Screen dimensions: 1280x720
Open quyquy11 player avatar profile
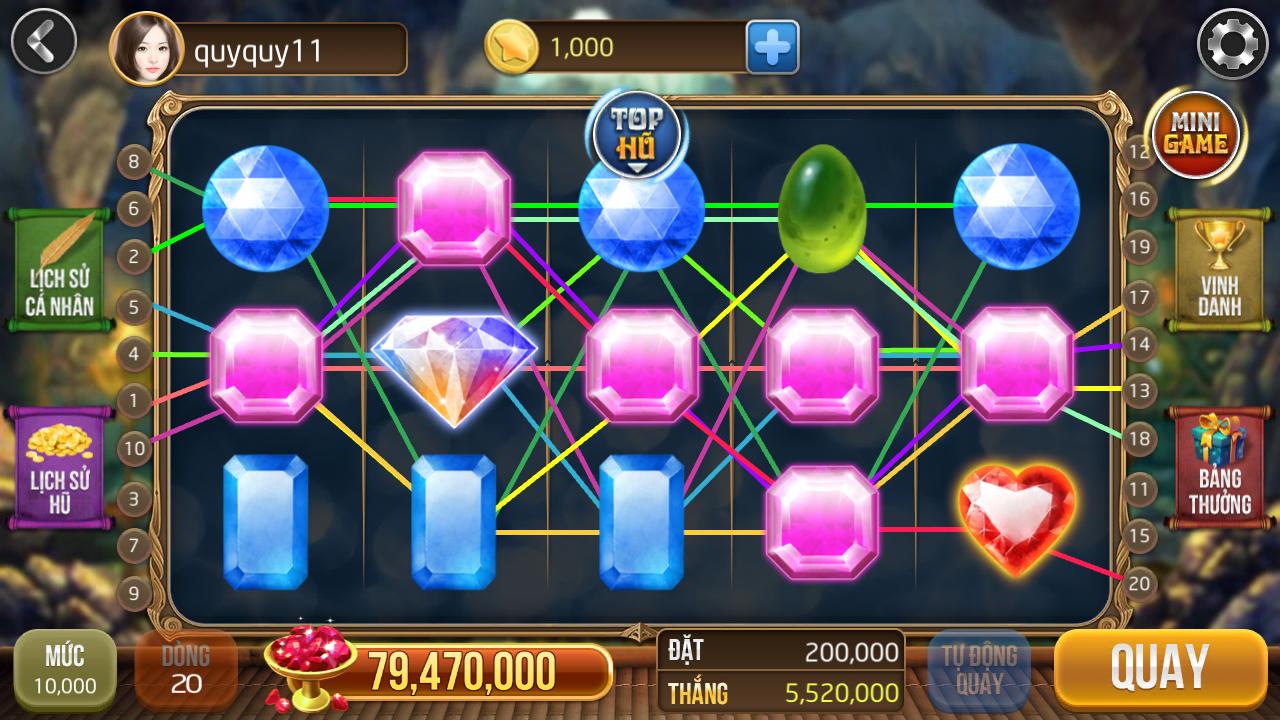click(146, 47)
